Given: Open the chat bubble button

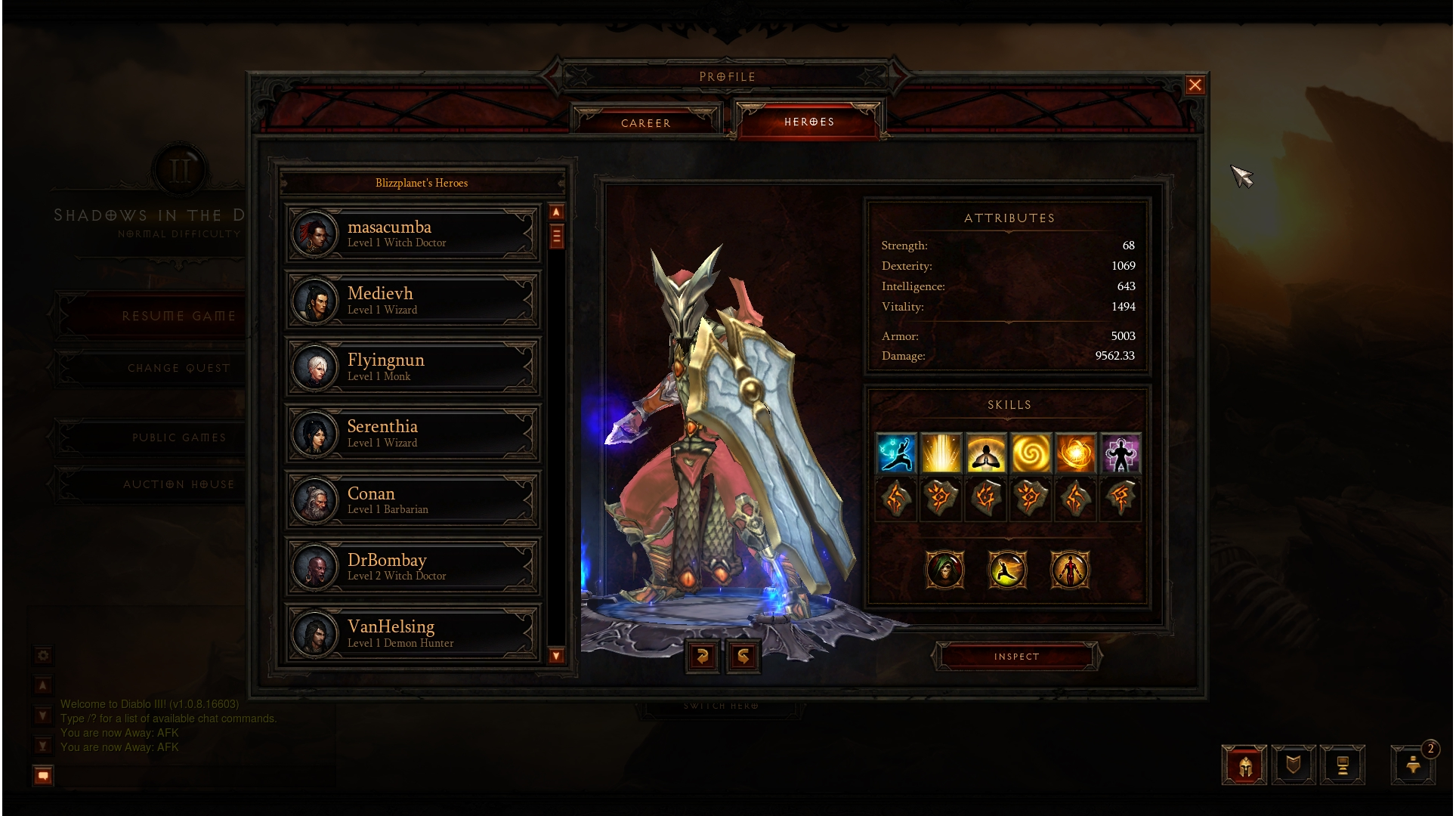Looking at the screenshot, I should click(43, 775).
